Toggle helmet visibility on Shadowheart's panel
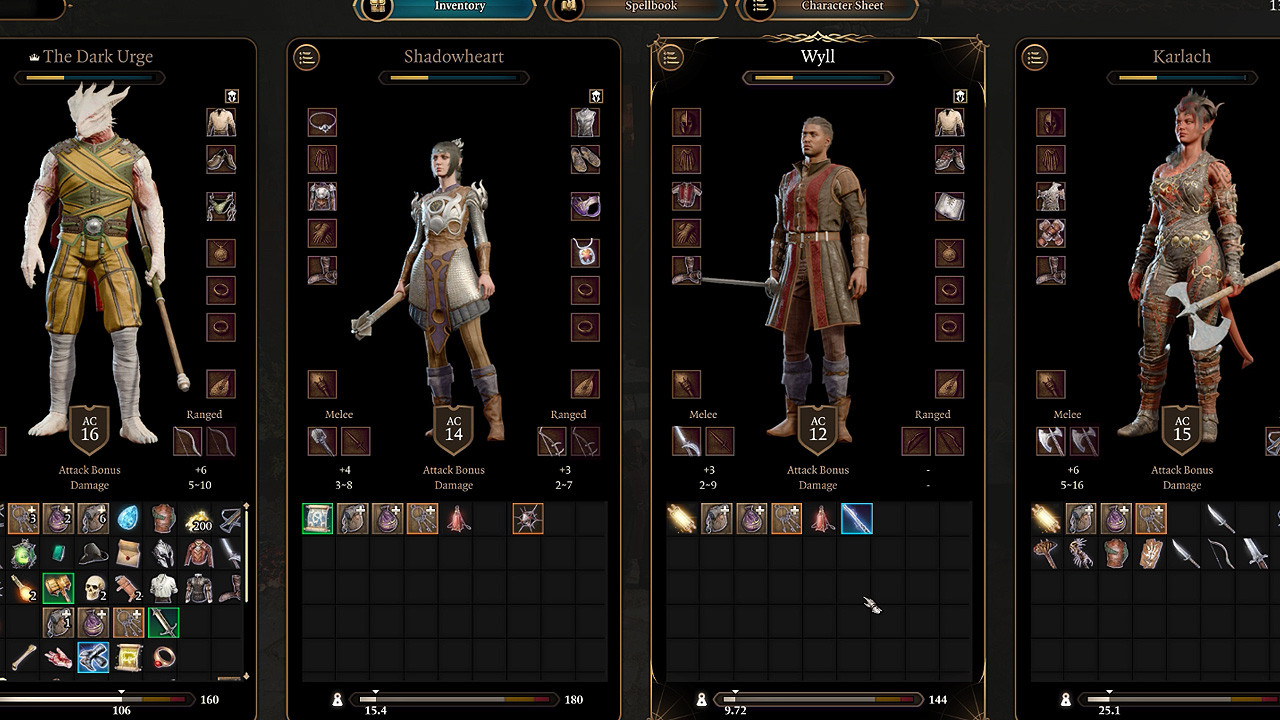This screenshot has height=720, width=1280. point(595,96)
